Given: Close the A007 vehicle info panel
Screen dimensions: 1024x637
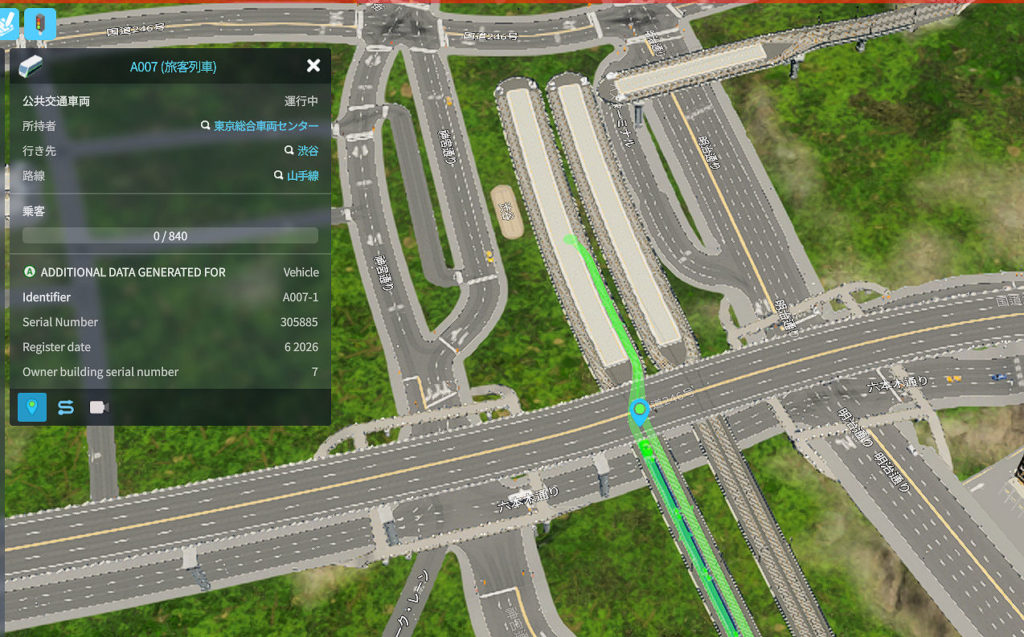Looking at the screenshot, I should (x=313, y=66).
